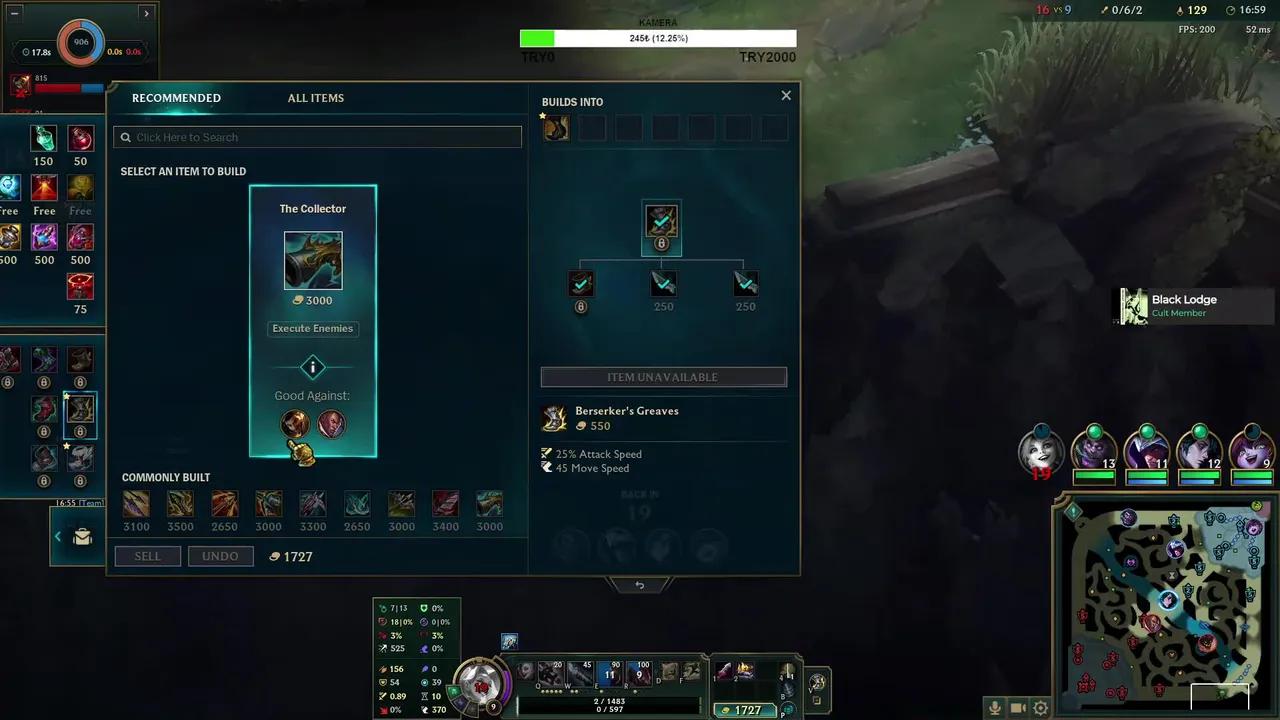Select the first champion portrait under Good Against
This screenshot has width=1280, height=720.
[294, 423]
